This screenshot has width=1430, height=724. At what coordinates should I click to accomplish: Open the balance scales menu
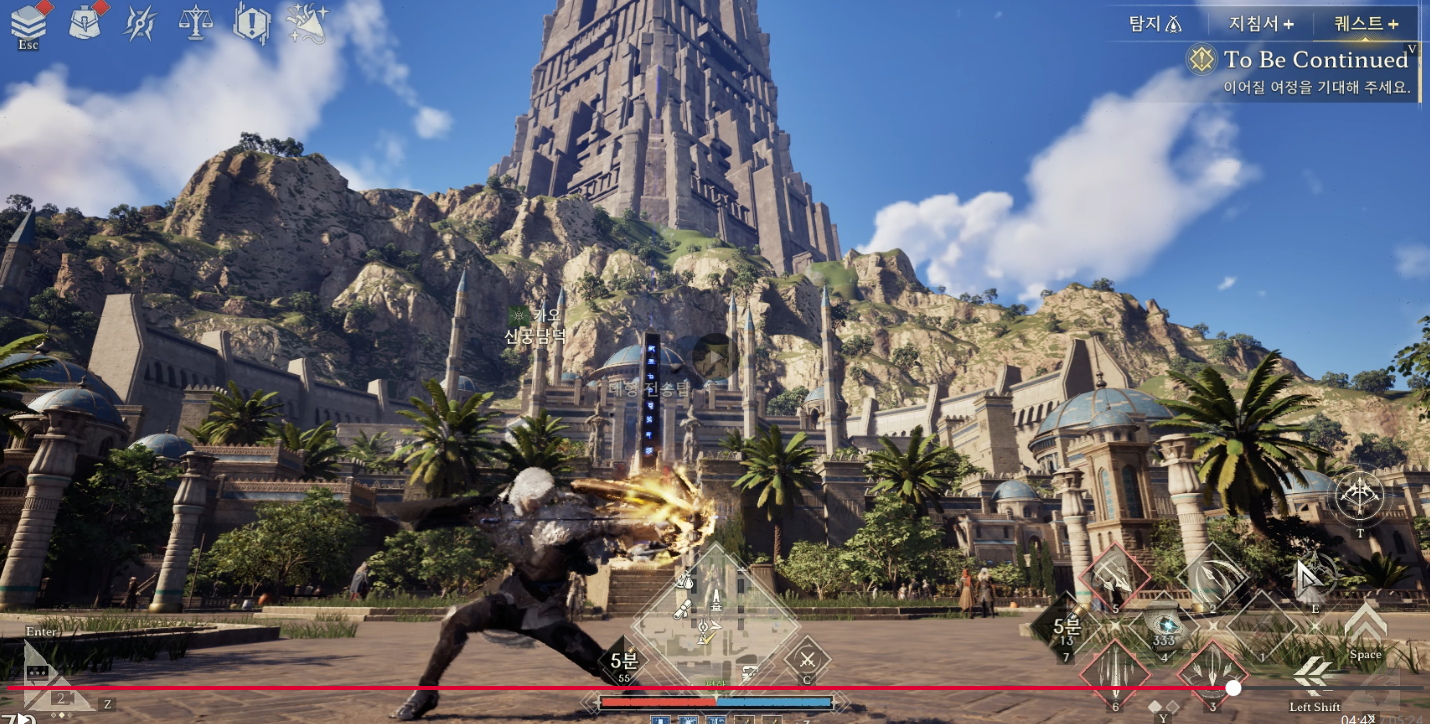click(x=195, y=22)
